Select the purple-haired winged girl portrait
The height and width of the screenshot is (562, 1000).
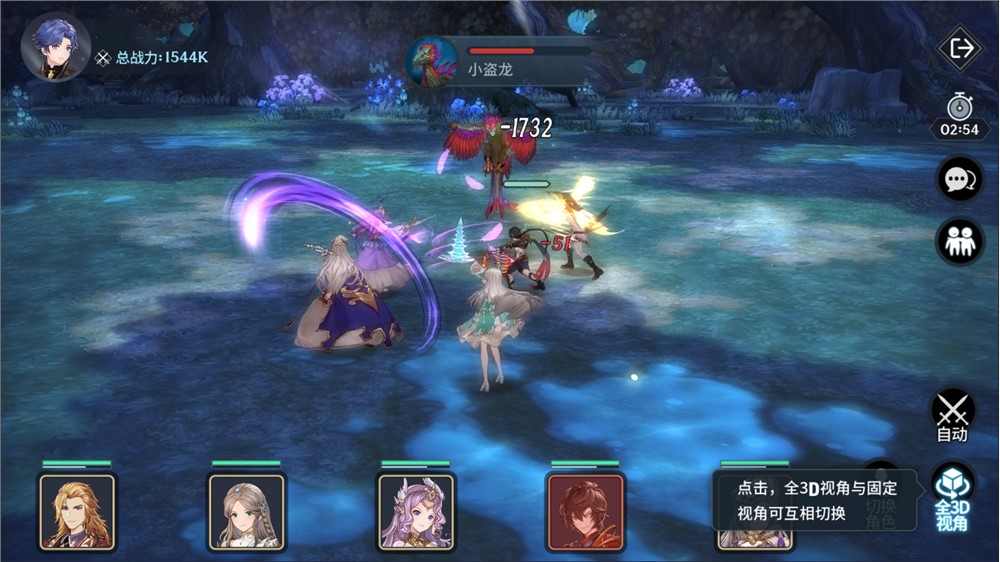point(415,511)
